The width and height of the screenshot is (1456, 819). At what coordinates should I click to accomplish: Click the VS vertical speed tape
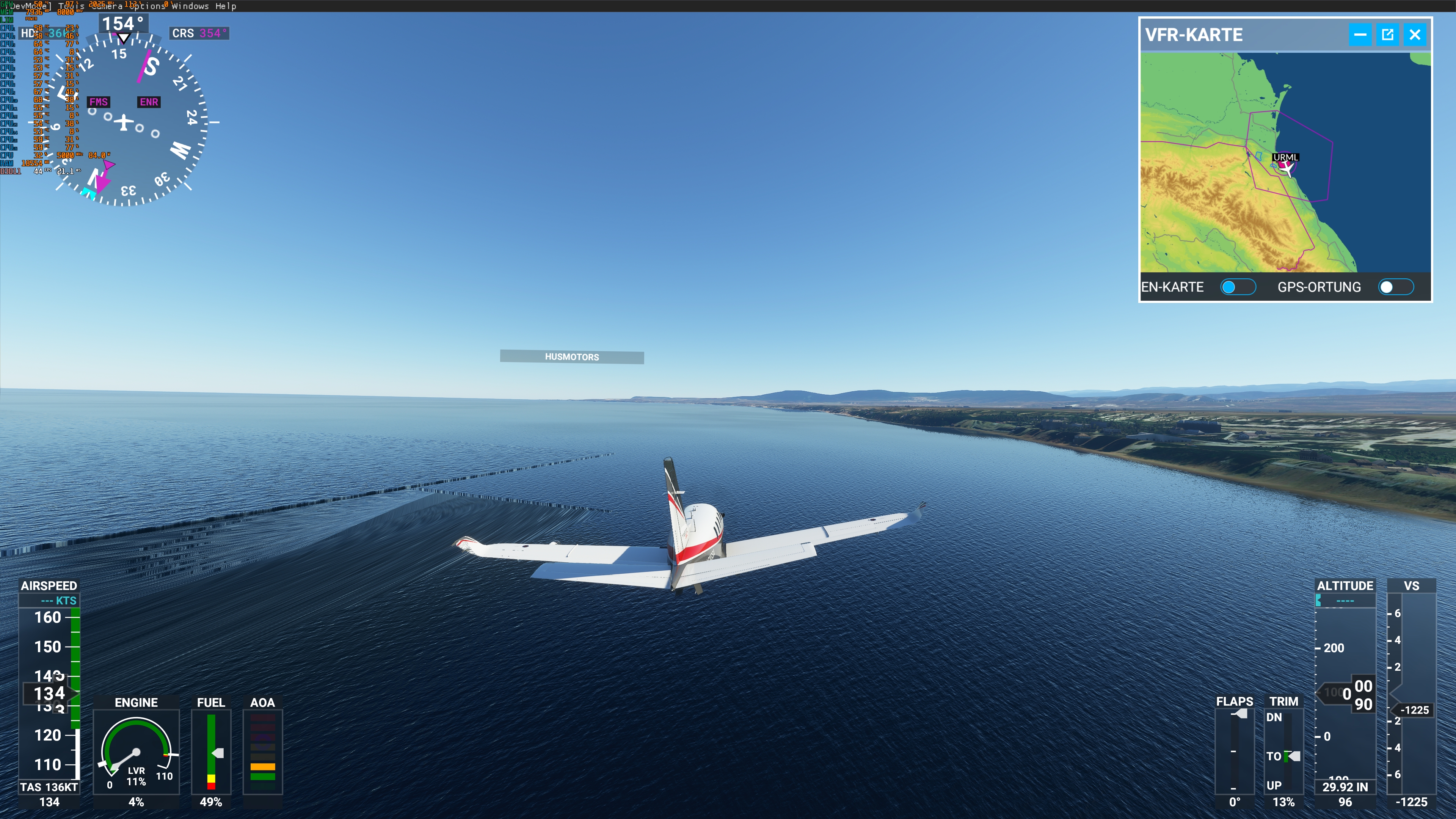[x=1412, y=695]
